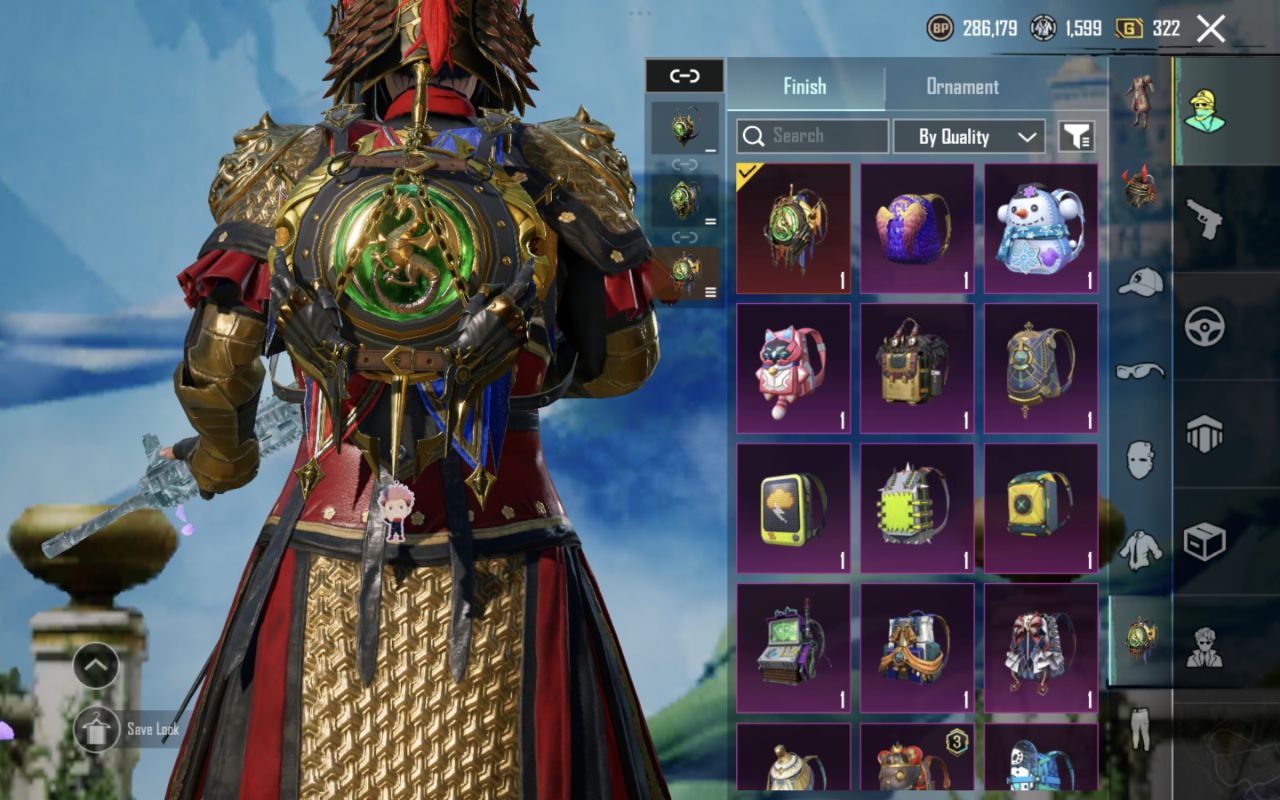Choose the jacket clothing slot
Screen dimensions: 1280x800
(1140, 549)
